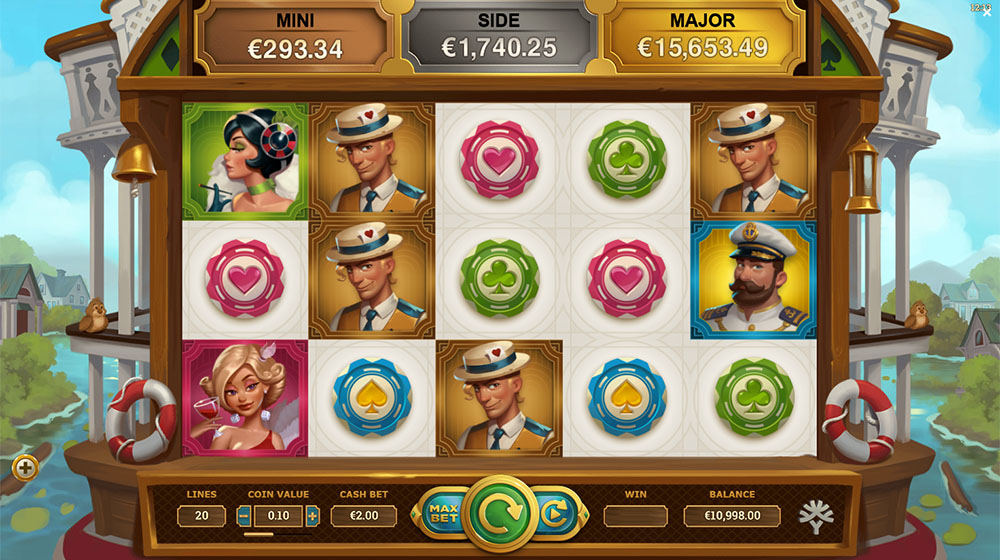
Task: Set the maximum bet with Max Bet
Action: (441, 515)
